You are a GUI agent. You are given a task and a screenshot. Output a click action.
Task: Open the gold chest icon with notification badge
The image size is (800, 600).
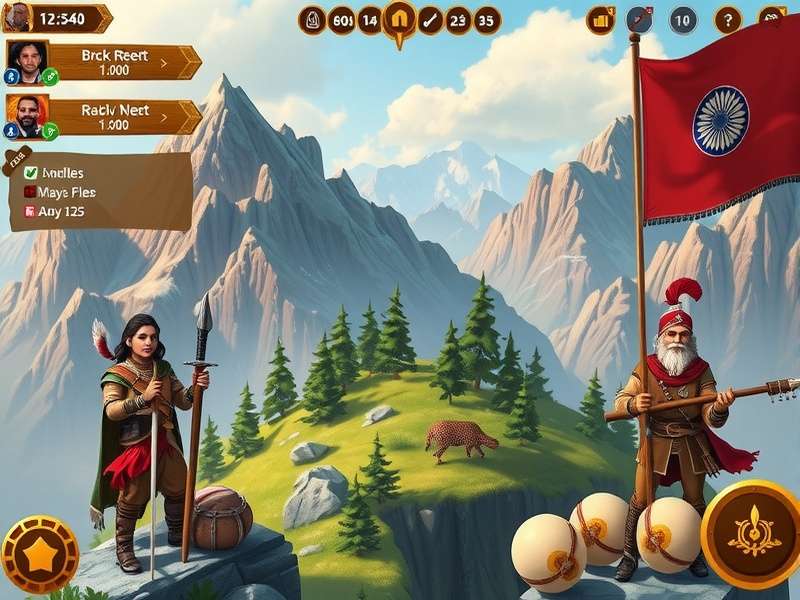601,19
